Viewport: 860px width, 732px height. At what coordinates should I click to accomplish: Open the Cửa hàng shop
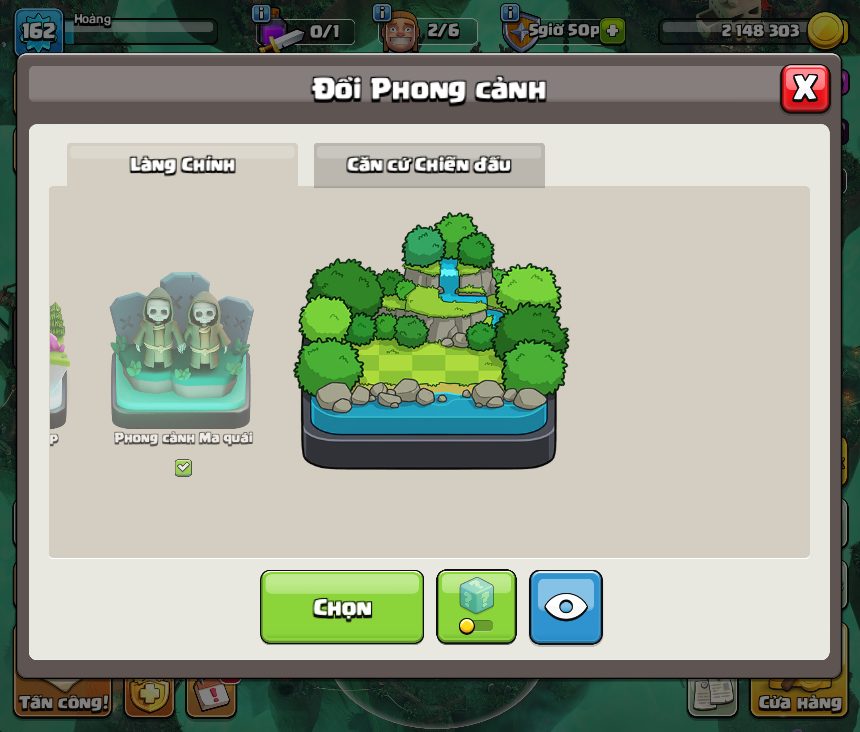click(799, 702)
